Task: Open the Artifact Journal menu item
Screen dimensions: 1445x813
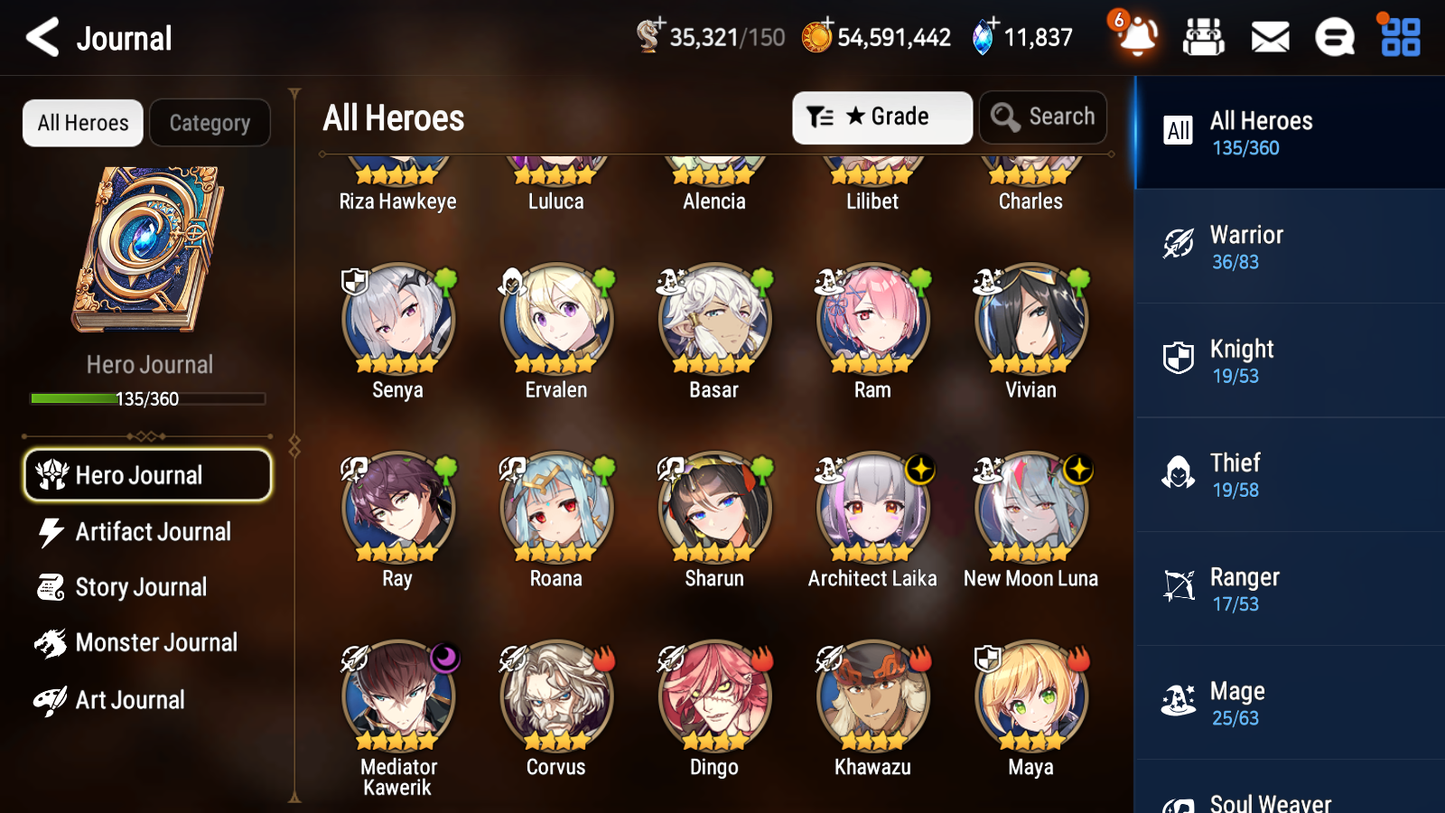Action: coord(152,532)
